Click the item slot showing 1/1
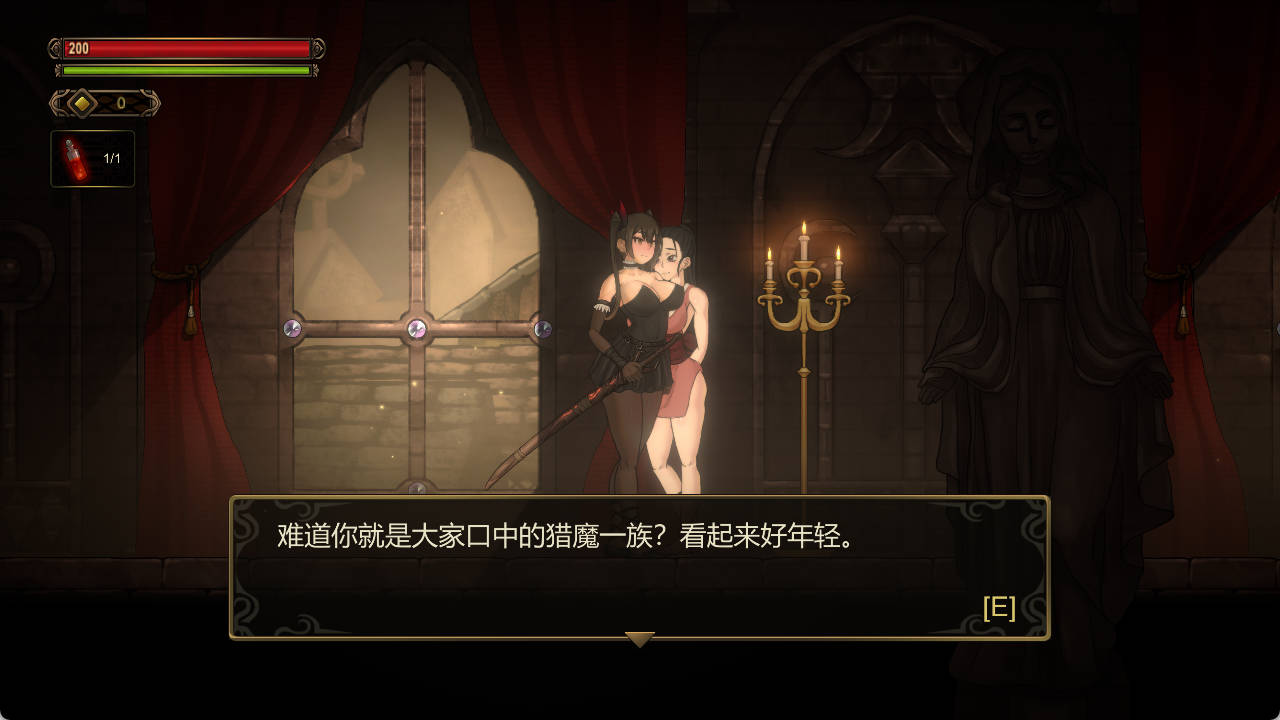The height and width of the screenshot is (720, 1280). [92, 155]
